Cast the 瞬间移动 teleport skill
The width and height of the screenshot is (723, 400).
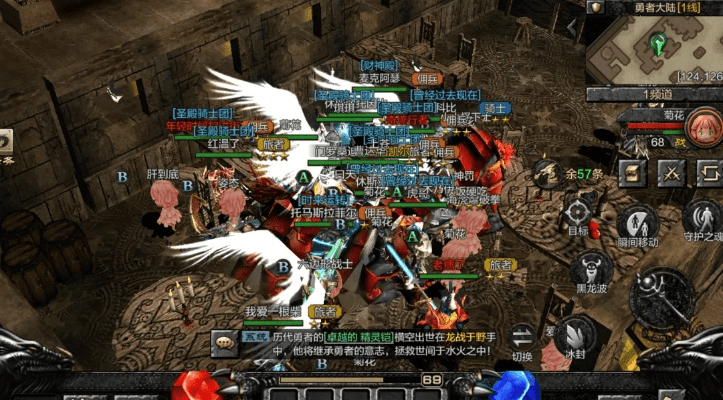tap(637, 225)
